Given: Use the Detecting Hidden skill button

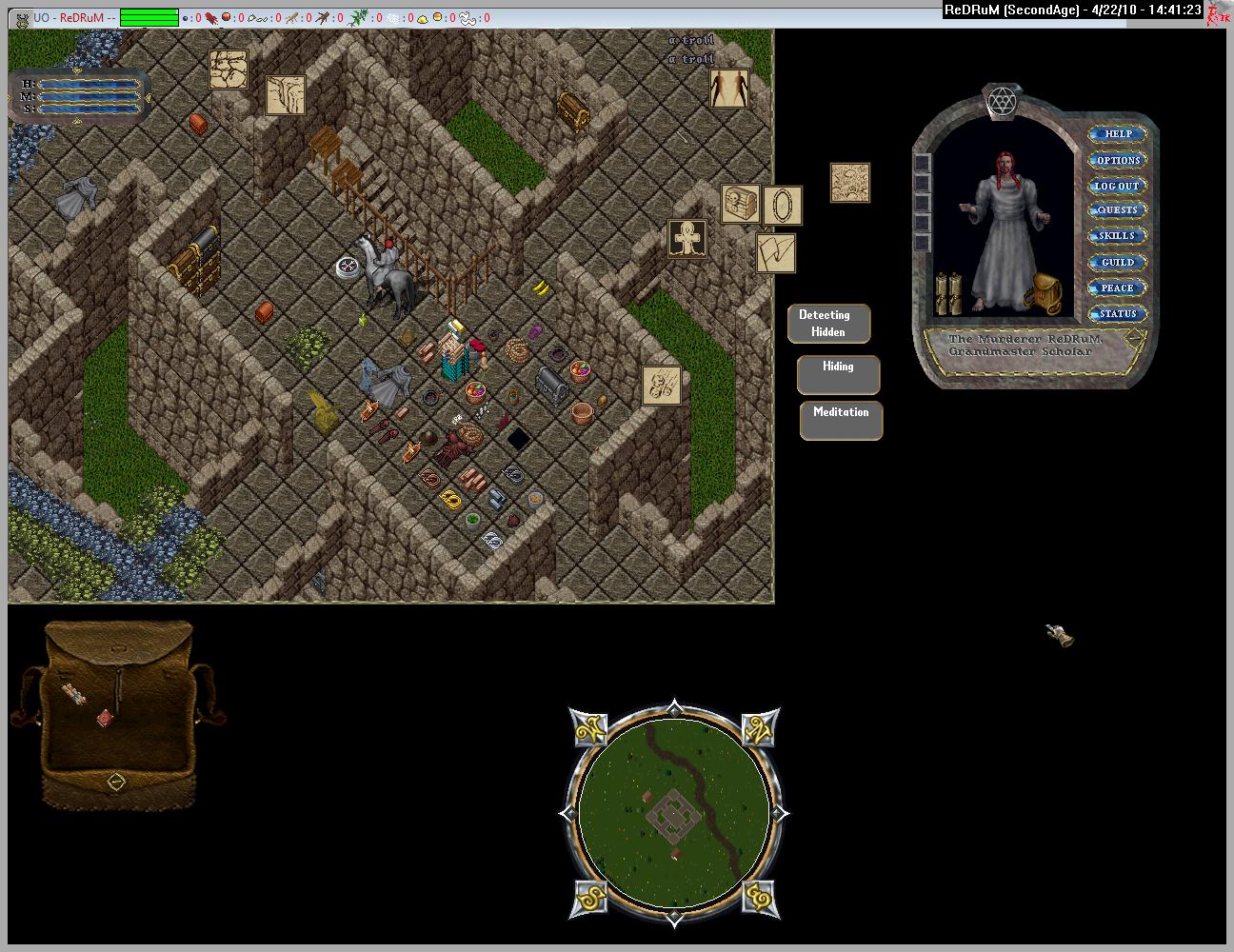Looking at the screenshot, I should click(828, 324).
